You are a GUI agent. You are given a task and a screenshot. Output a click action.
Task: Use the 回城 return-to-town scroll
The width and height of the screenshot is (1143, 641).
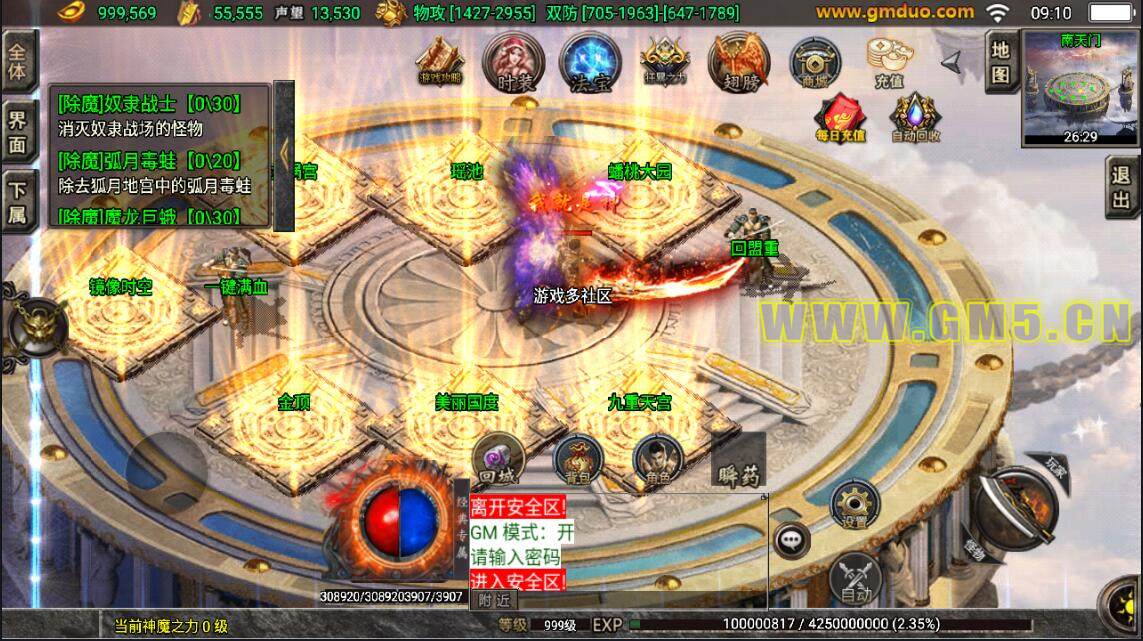[497, 460]
